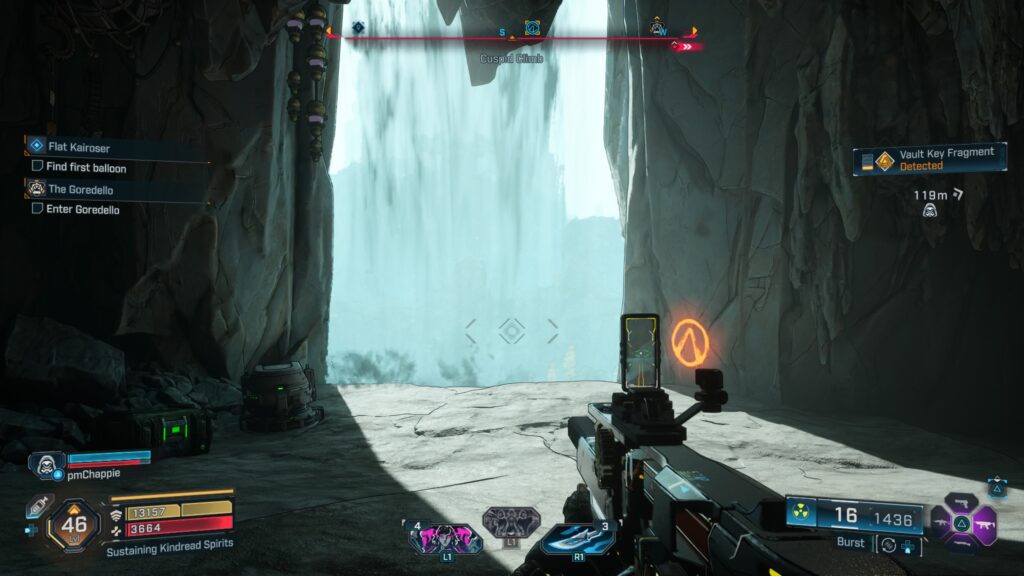1024x576 pixels.
Task: Use the repkit syringe icon
Action: [x=38, y=506]
